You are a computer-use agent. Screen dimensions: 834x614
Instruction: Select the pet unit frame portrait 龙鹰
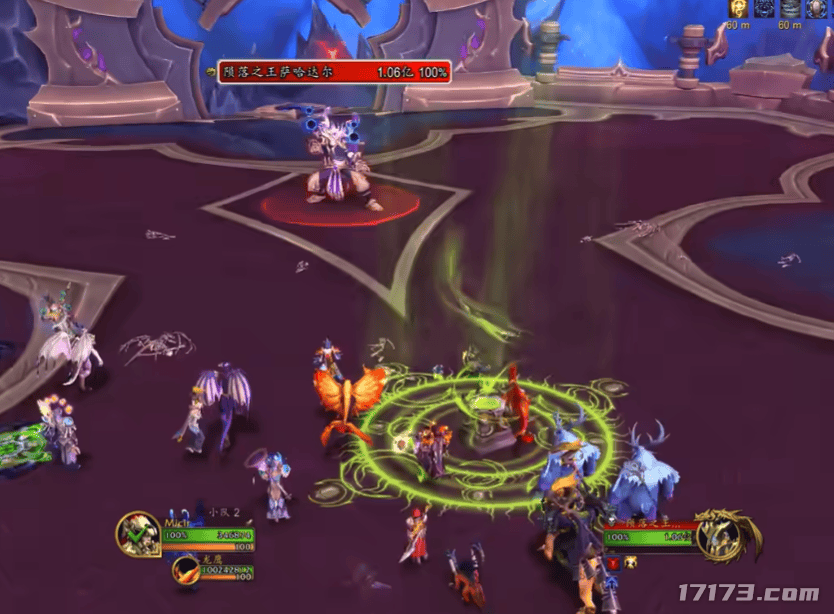186,570
